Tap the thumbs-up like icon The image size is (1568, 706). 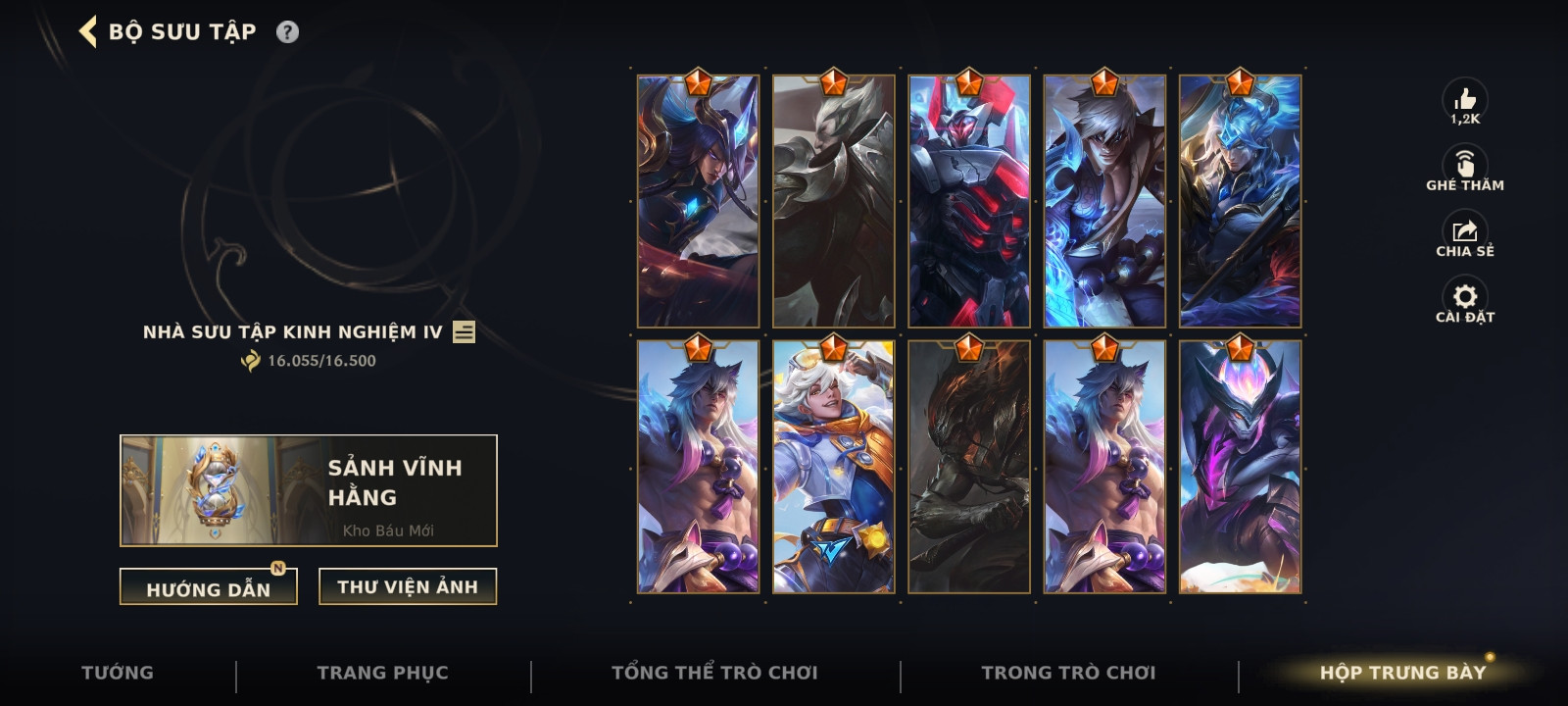click(1465, 100)
